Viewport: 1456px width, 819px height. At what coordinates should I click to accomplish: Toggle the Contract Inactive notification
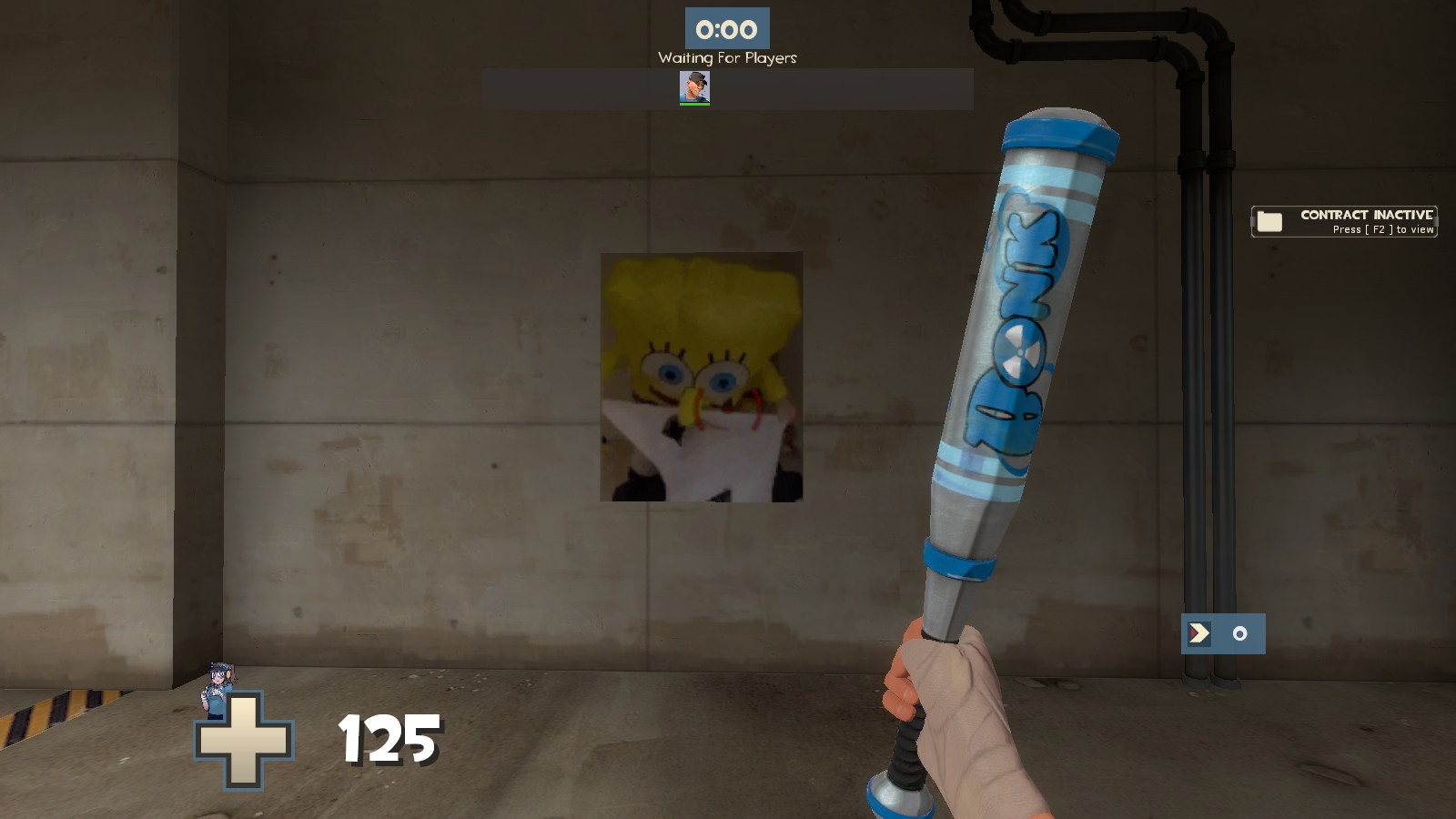pyautogui.click(x=1344, y=219)
